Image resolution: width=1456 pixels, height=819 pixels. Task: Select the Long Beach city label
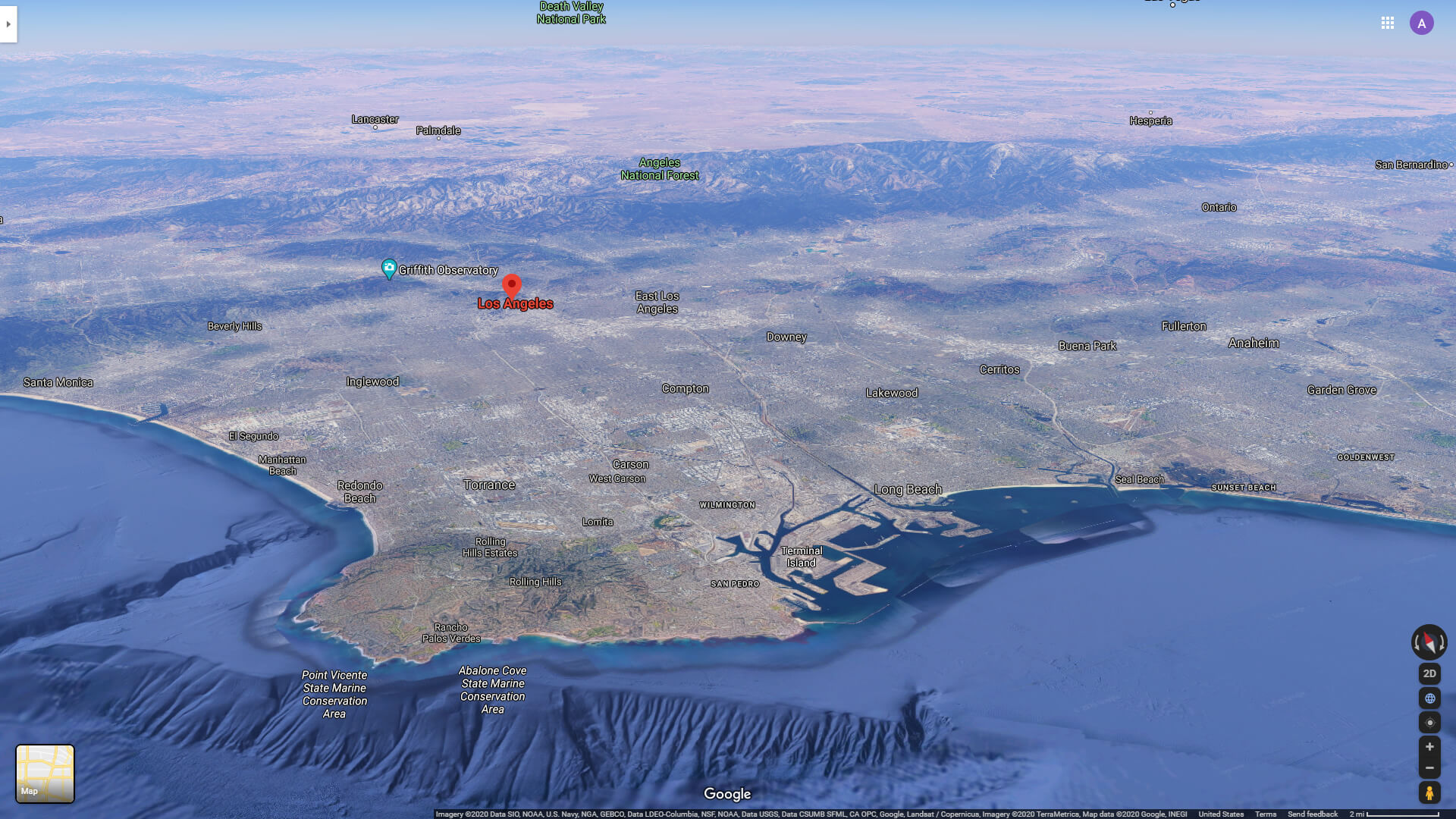click(x=908, y=489)
